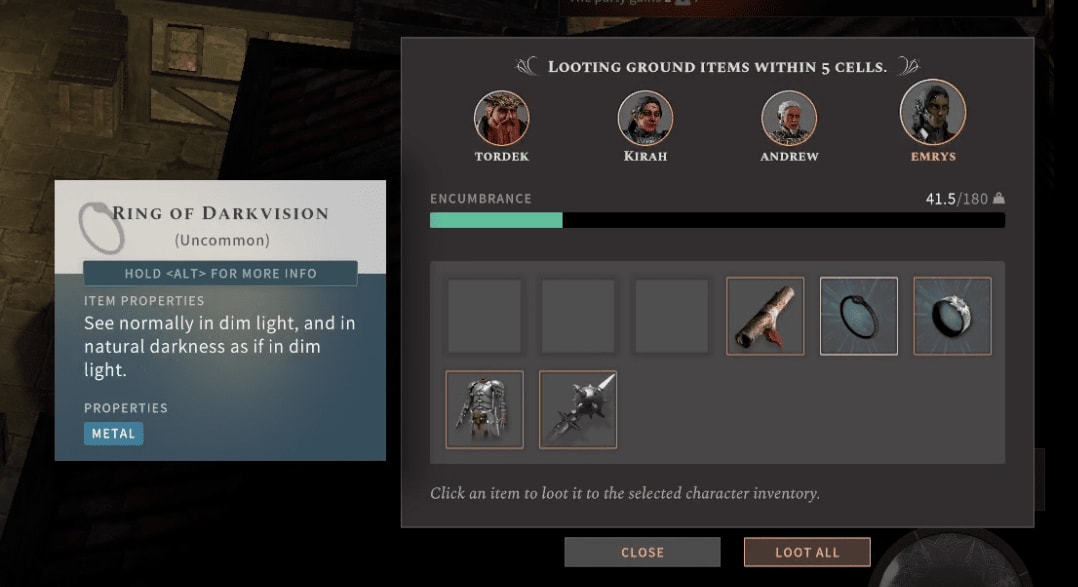The height and width of the screenshot is (587, 1078).
Task: Select Tordek's portrait
Action: [x=501, y=118]
